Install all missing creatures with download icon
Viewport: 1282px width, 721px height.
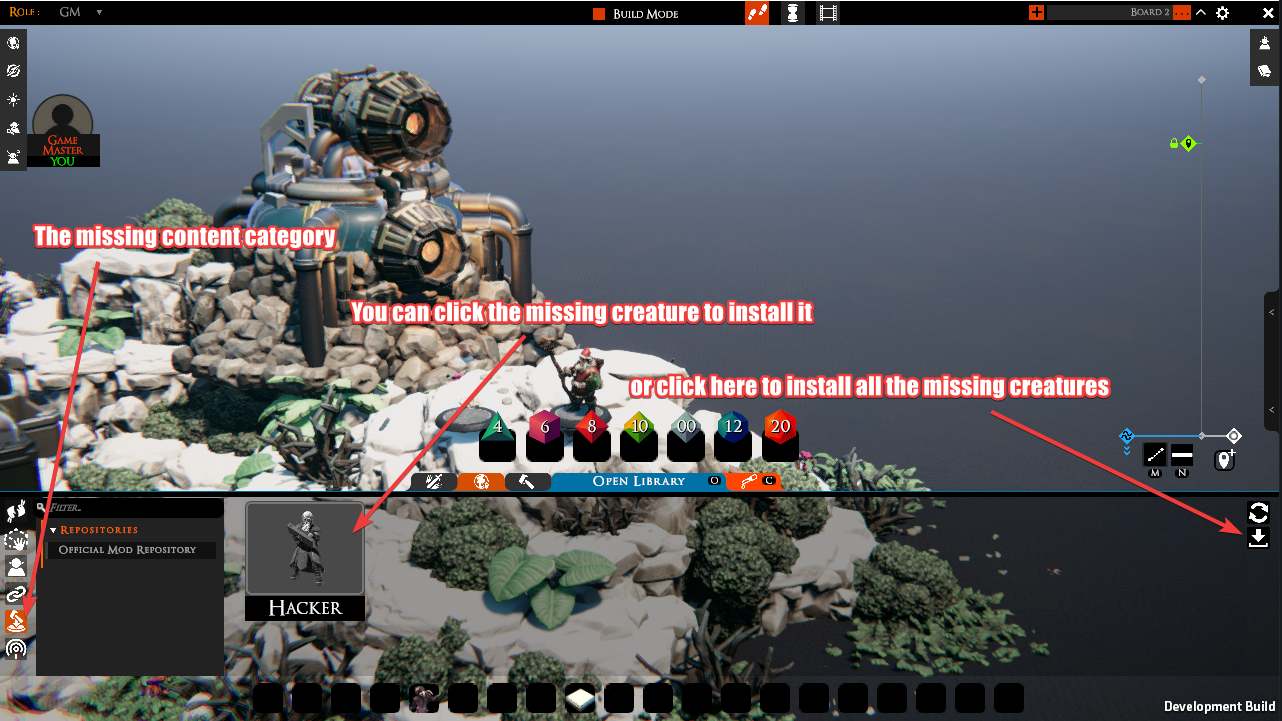click(x=1258, y=538)
